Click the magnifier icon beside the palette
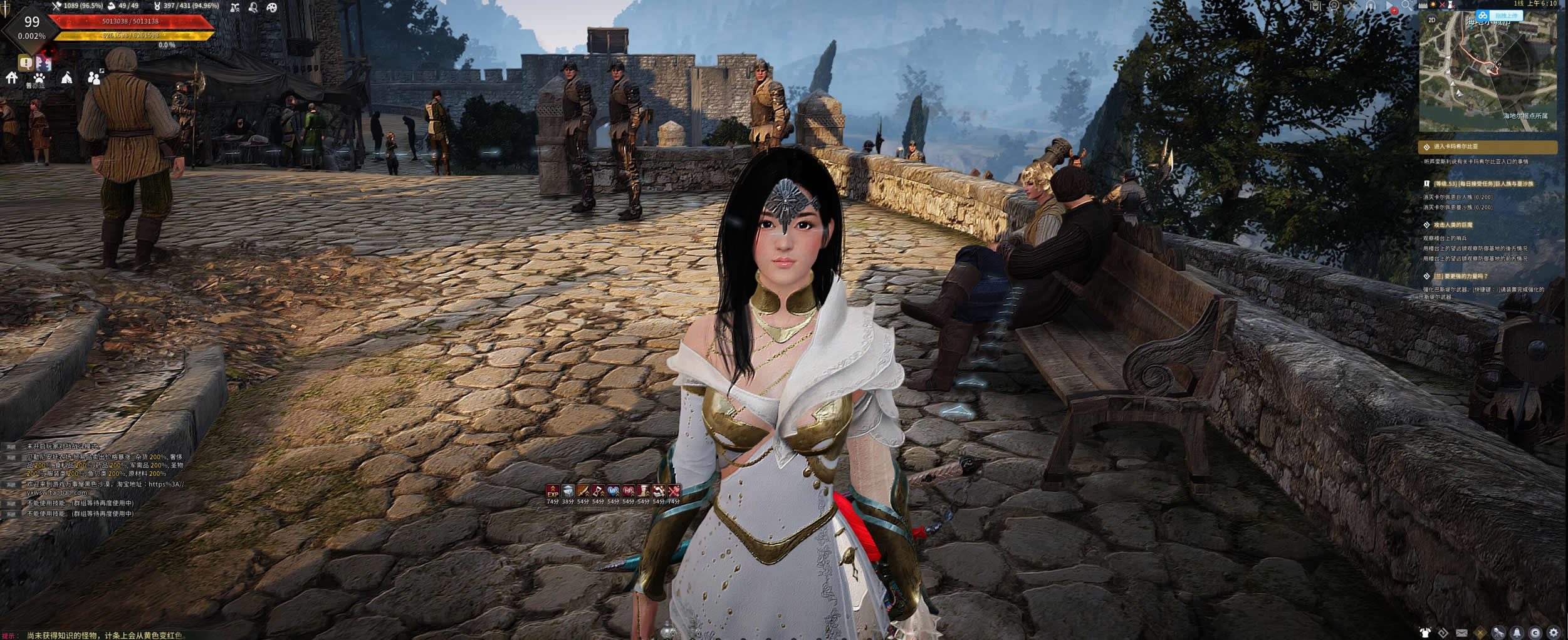This screenshot has width=1568, height=640. pyautogui.click(x=253, y=8)
